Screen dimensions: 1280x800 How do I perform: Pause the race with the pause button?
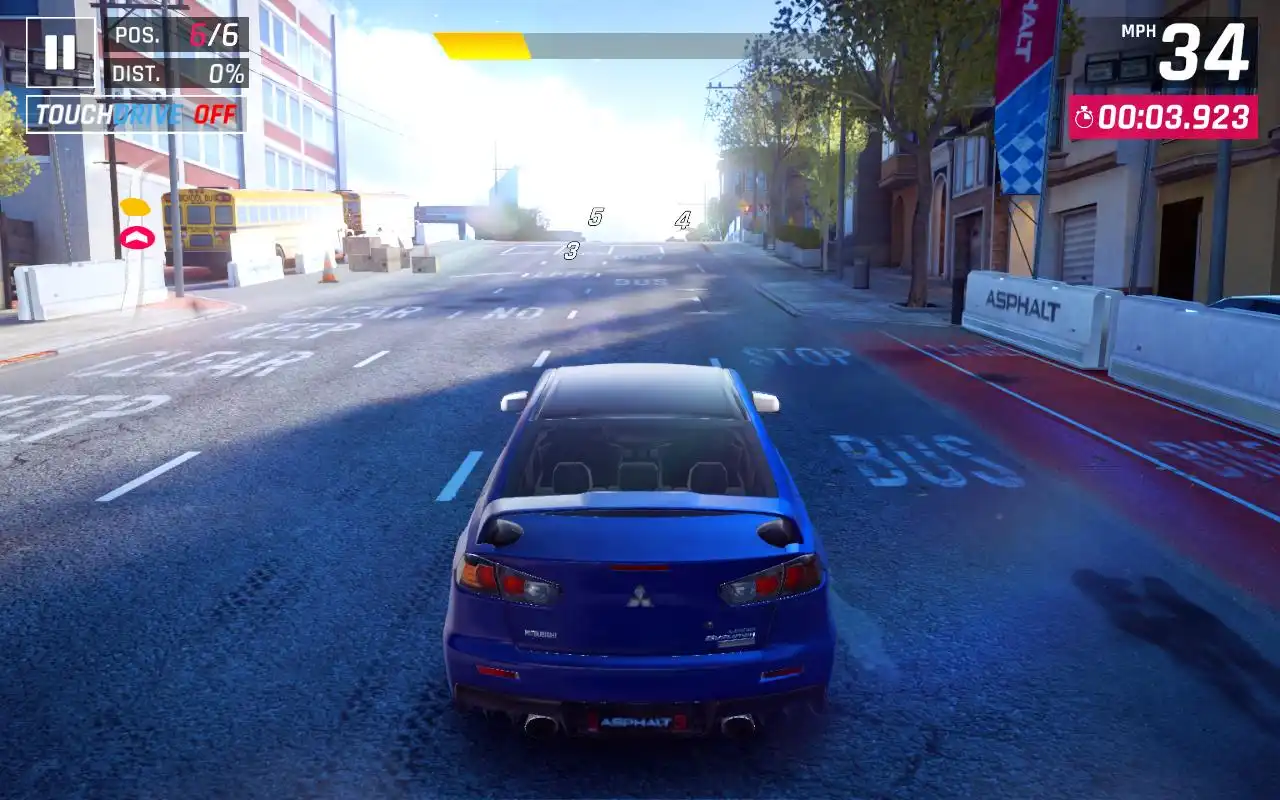pyautogui.click(x=60, y=52)
